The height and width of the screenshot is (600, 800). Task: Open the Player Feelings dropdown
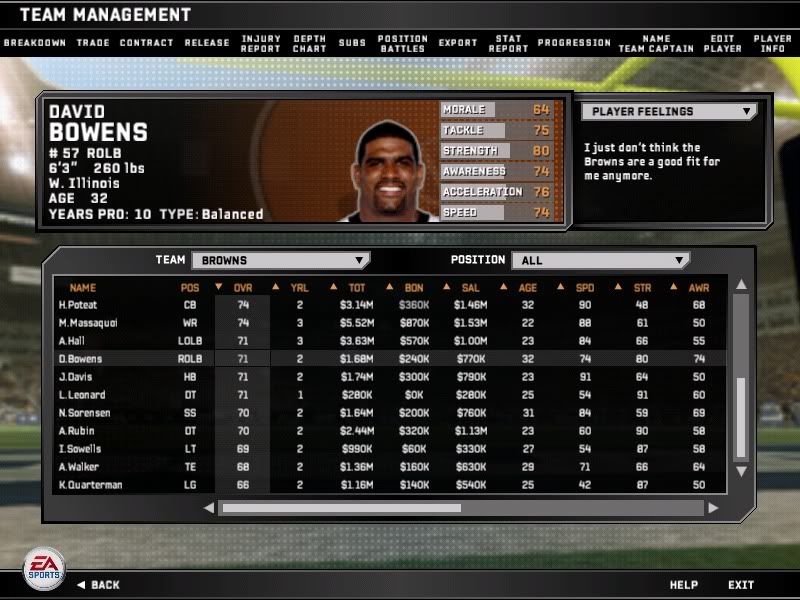click(x=668, y=112)
